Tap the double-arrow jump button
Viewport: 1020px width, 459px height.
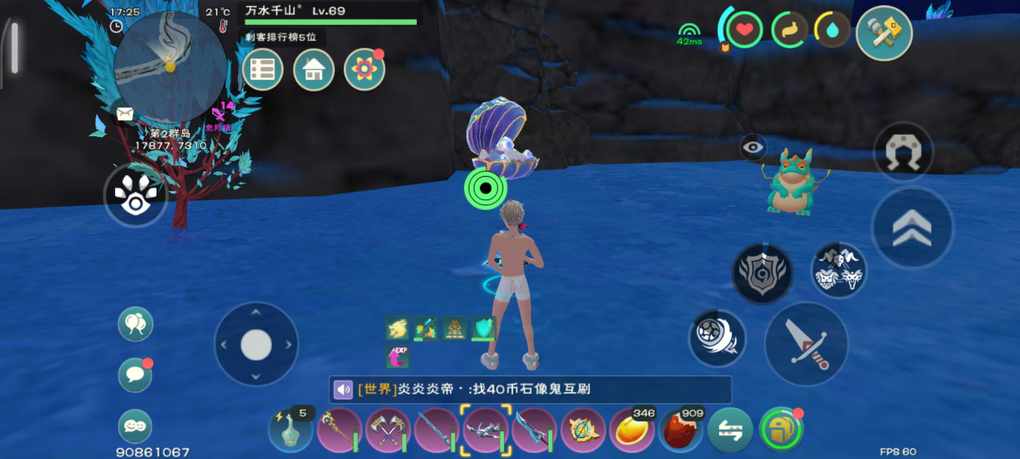coord(911,228)
